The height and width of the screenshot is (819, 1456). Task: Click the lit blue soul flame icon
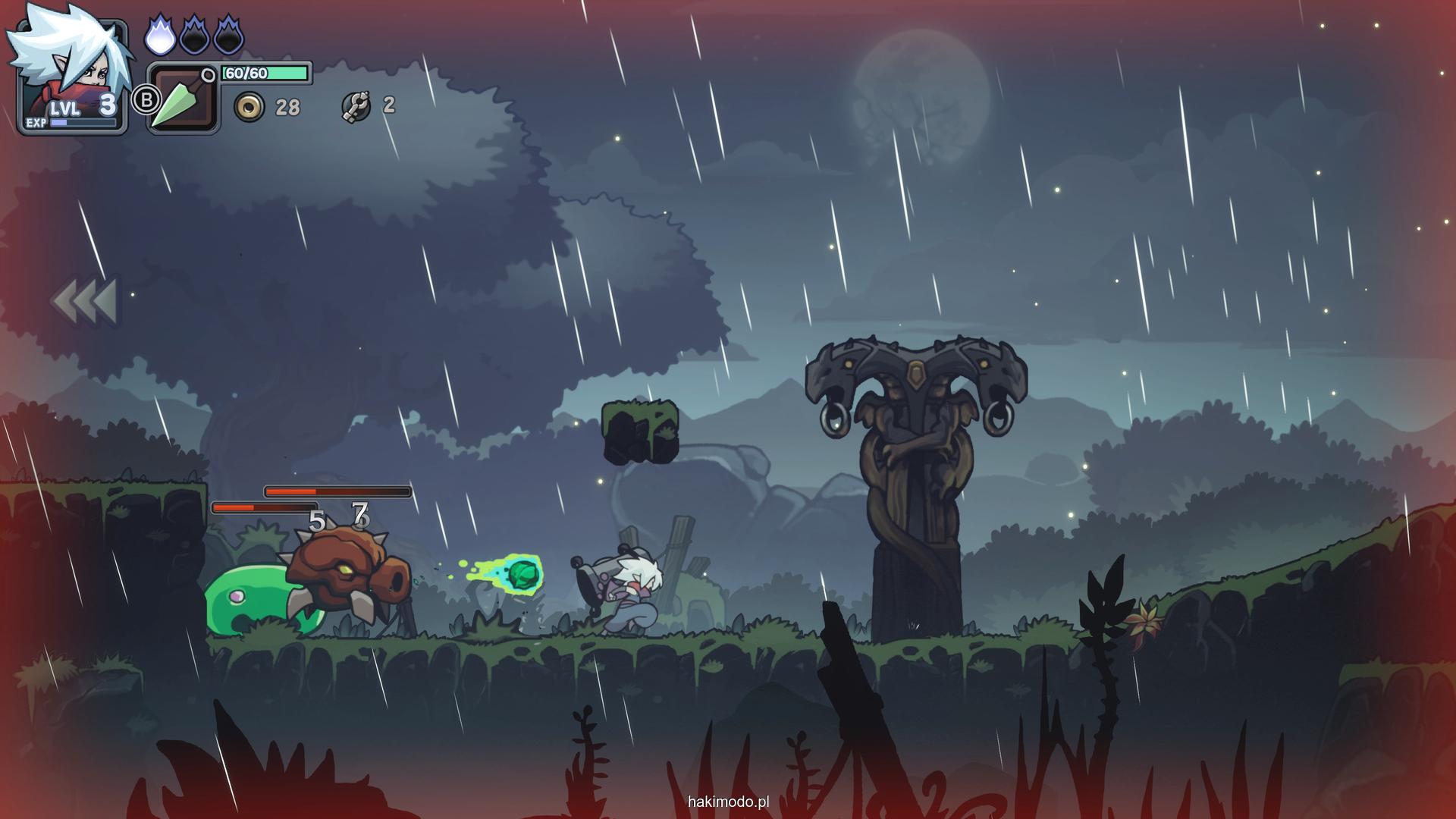click(159, 36)
